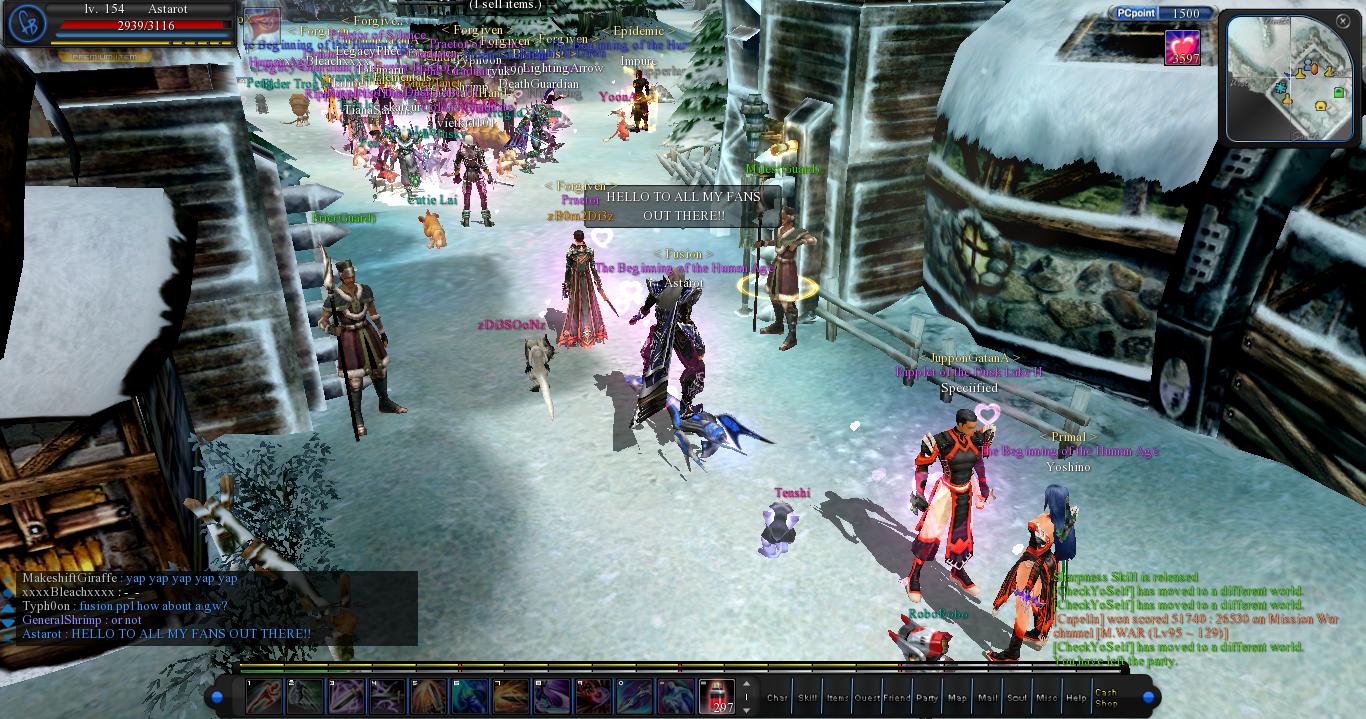Viewport: 1366px width, 719px height.
Task: Switch hotbar page with the up arrow
Action: [x=746, y=685]
